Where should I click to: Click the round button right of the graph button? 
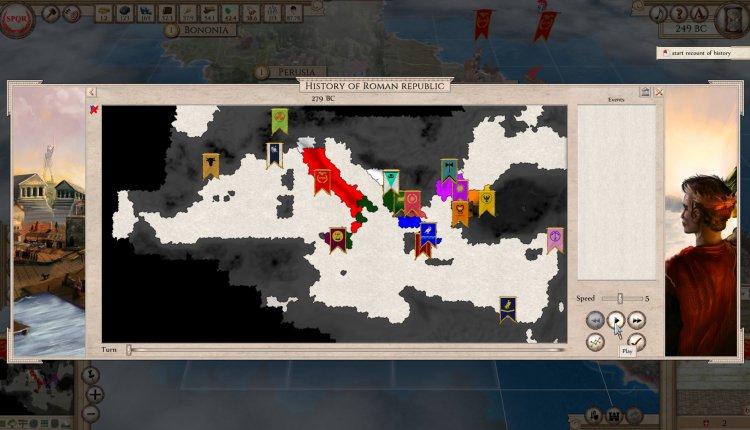(x=637, y=342)
